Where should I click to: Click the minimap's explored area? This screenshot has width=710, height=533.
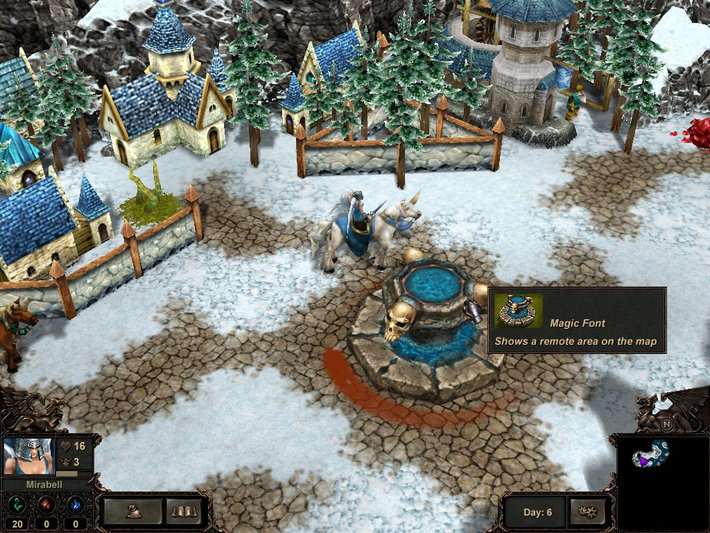650,453
